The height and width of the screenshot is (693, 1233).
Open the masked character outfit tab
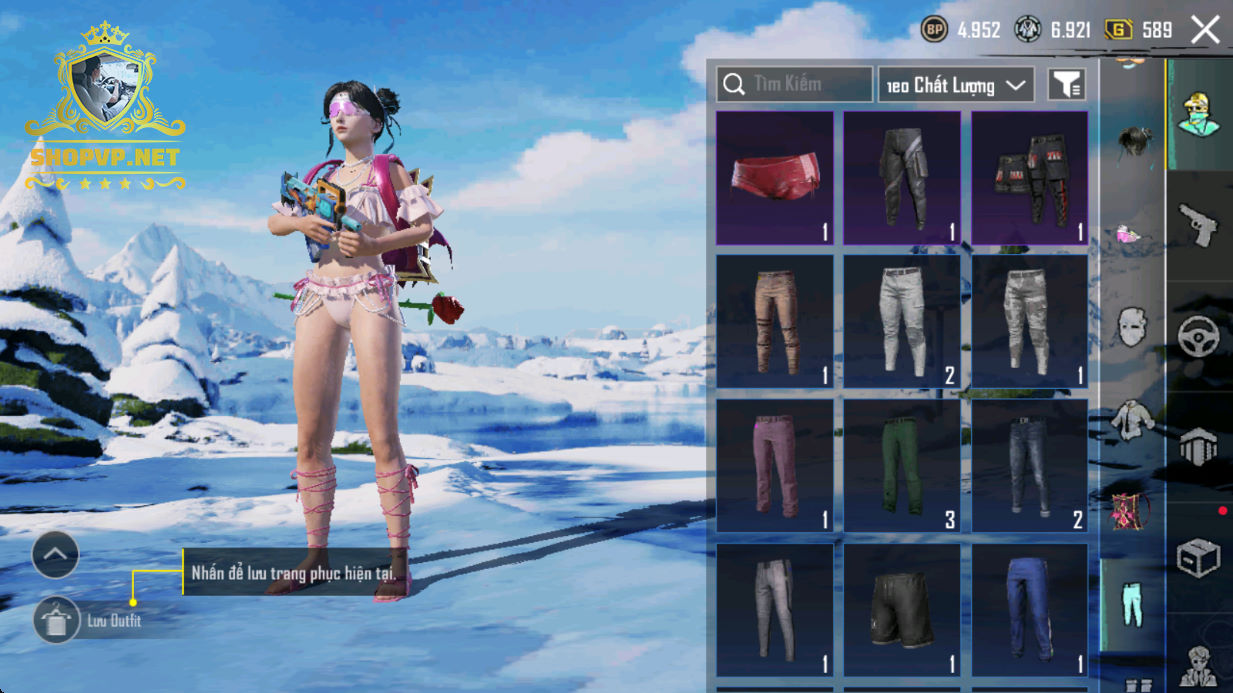pyautogui.click(x=1198, y=115)
